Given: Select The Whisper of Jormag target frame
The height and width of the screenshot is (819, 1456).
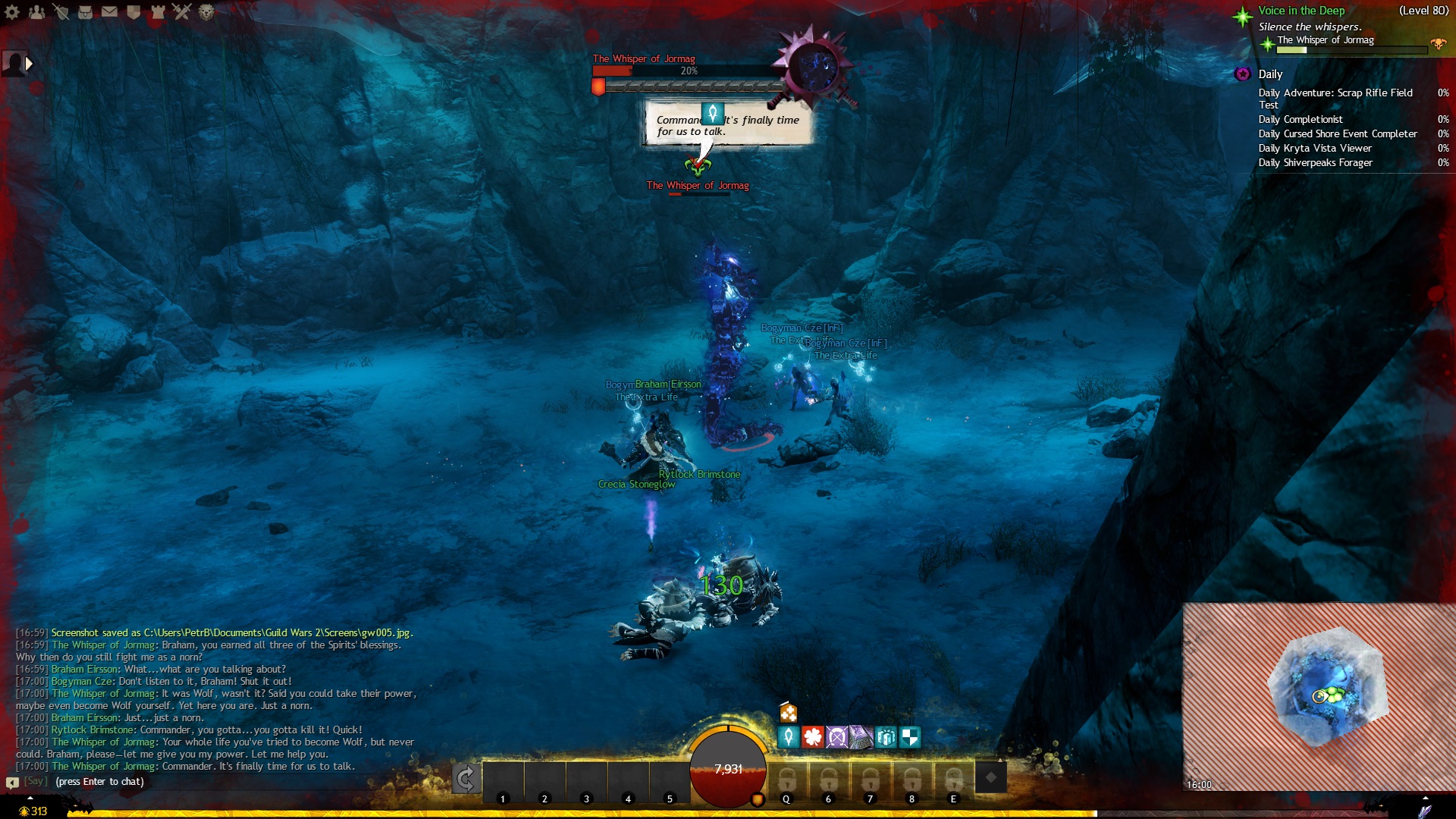Looking at the screenshot, I should (x=686, y=71).
